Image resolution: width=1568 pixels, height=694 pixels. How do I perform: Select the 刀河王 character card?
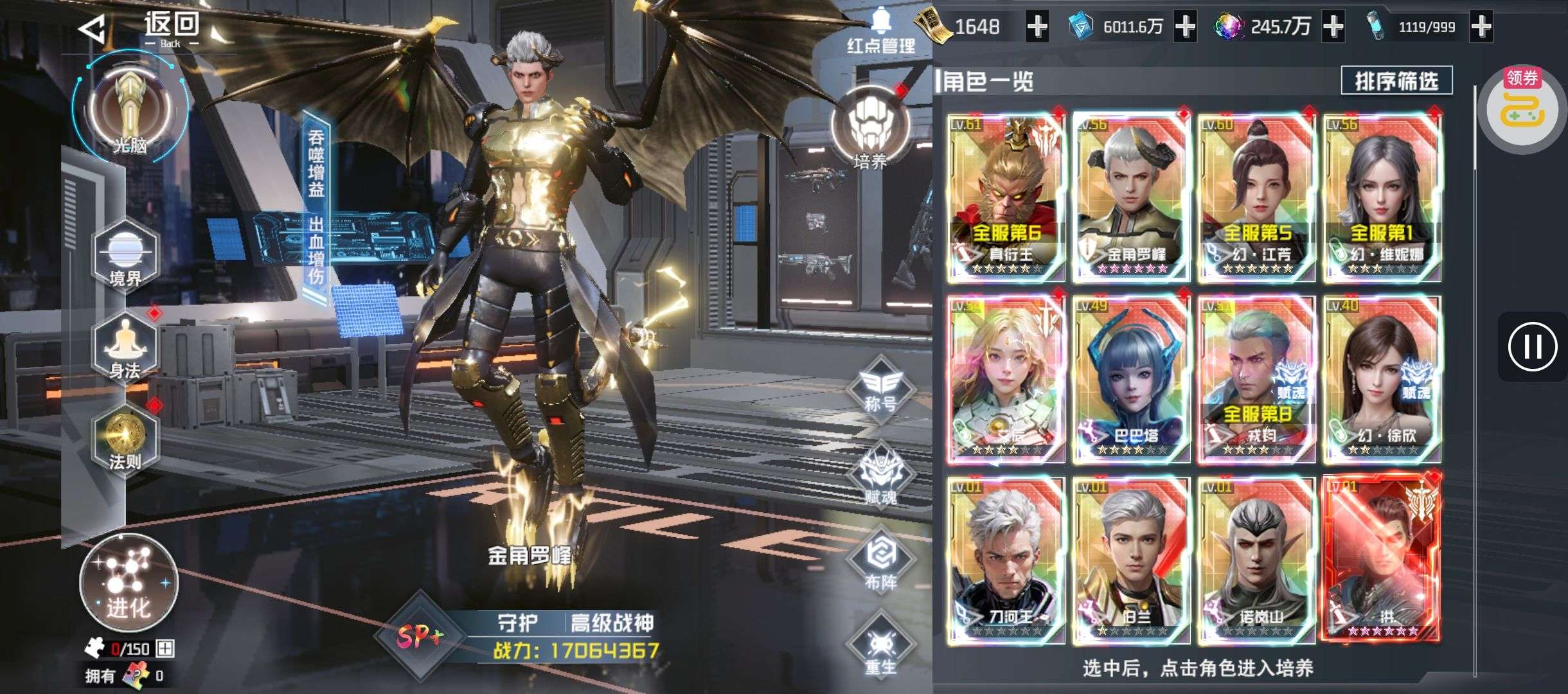[x=1006, y=560]
